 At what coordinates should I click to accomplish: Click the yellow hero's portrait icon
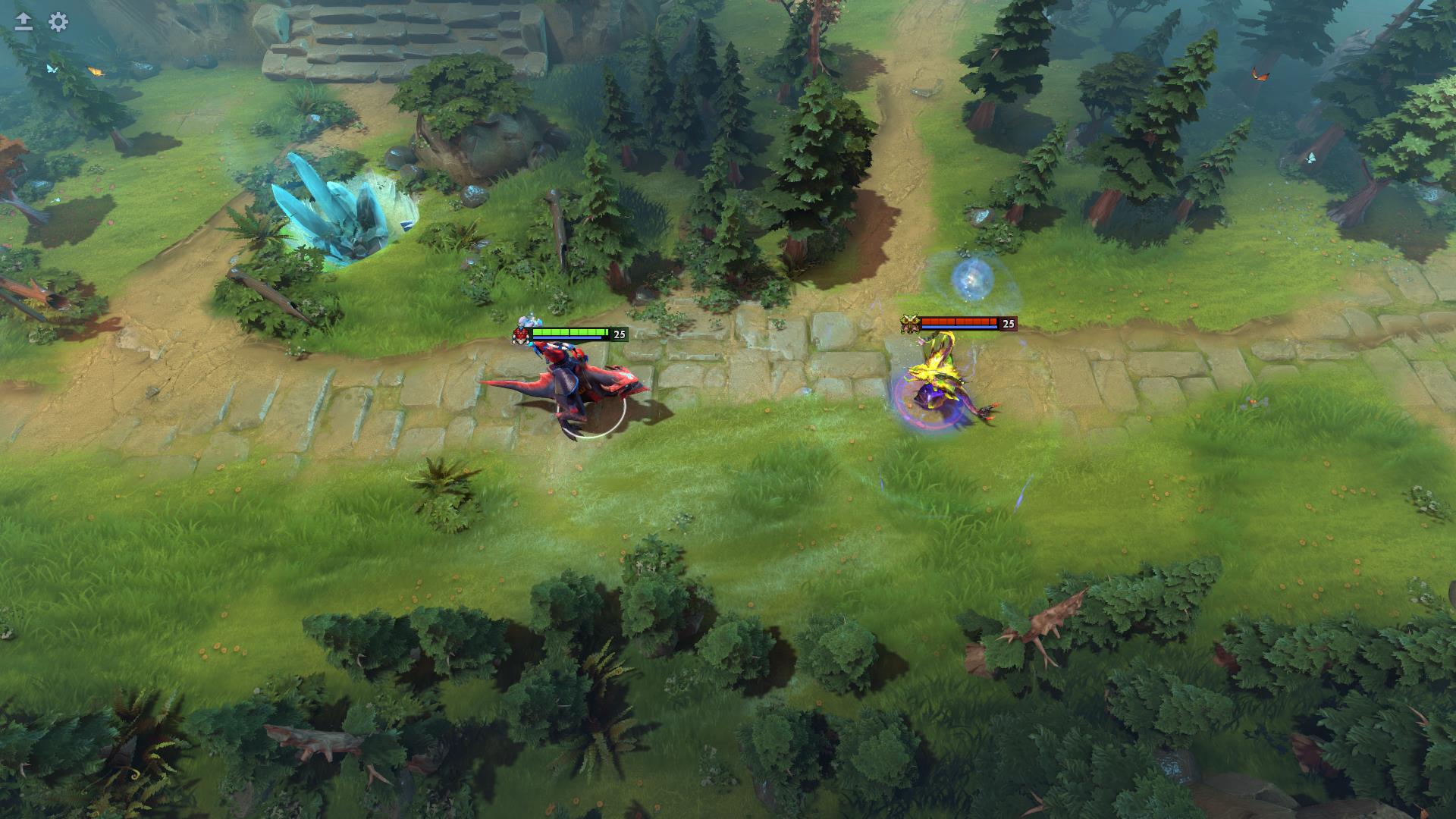point(909,322)
